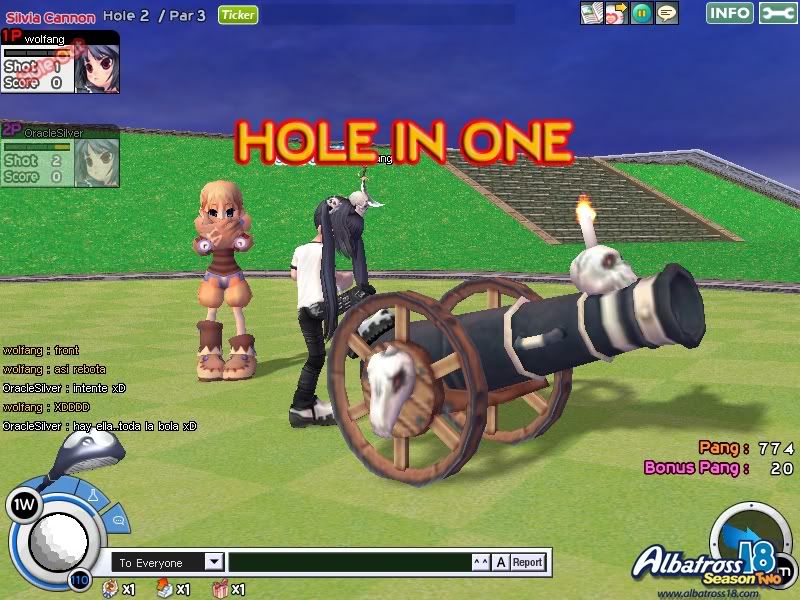The width and height of the screenshot is (800, 600).
Task: Click the green Ticker button
Action: point(237,15)
